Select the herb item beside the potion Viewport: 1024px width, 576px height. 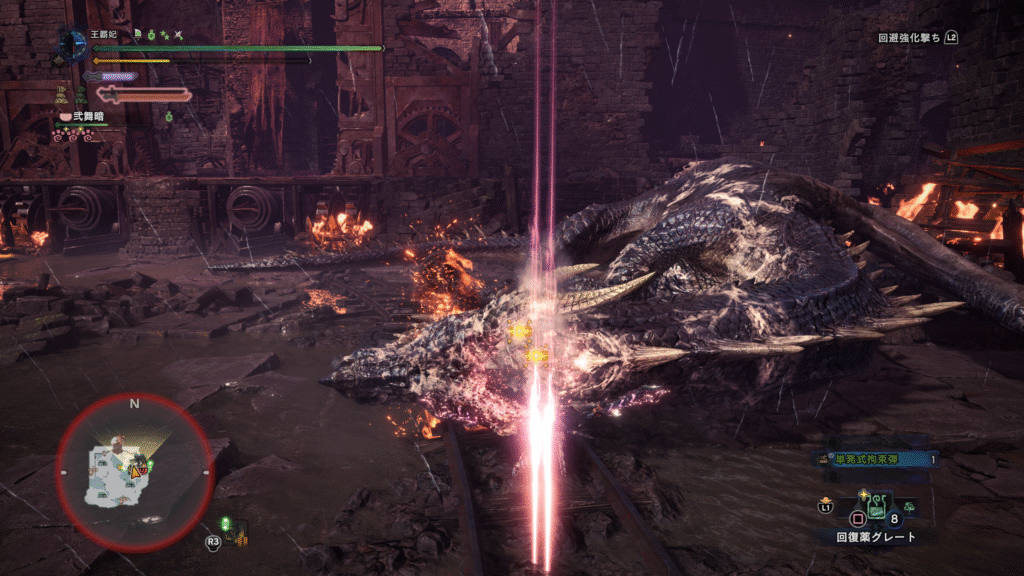tap(908, 507)
